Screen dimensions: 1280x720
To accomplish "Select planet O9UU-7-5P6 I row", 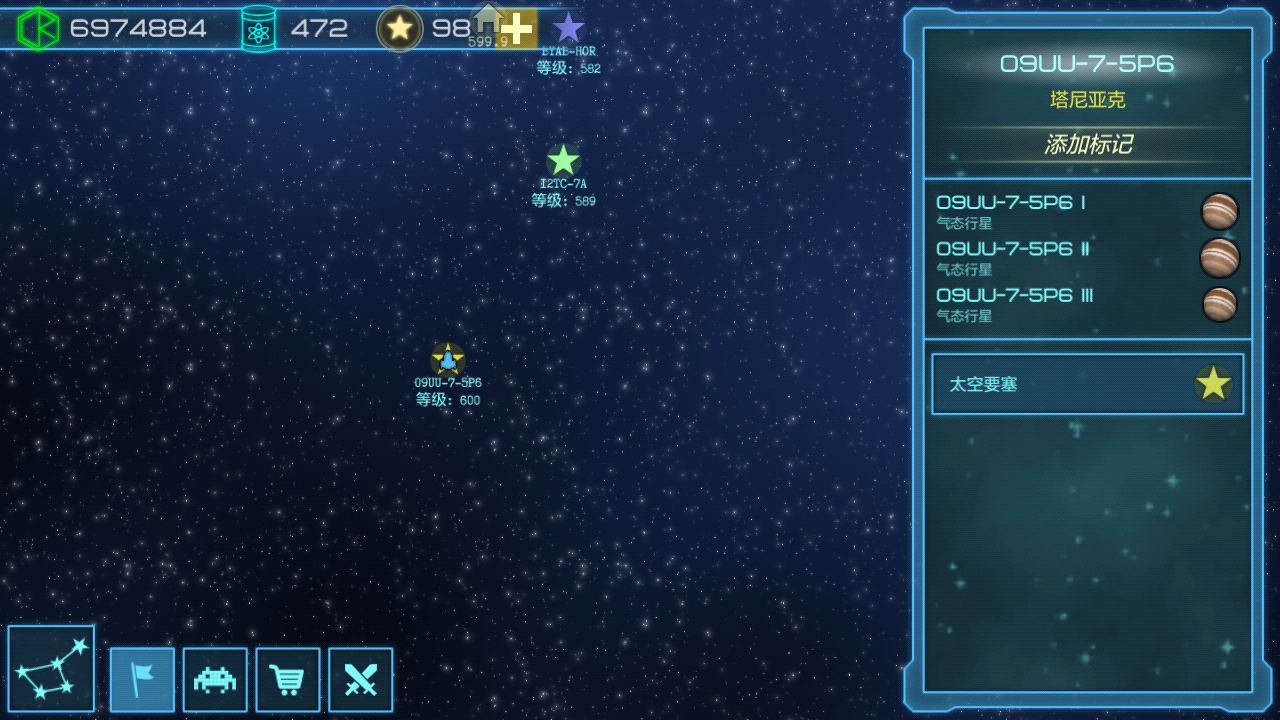I will (1087, 212).
